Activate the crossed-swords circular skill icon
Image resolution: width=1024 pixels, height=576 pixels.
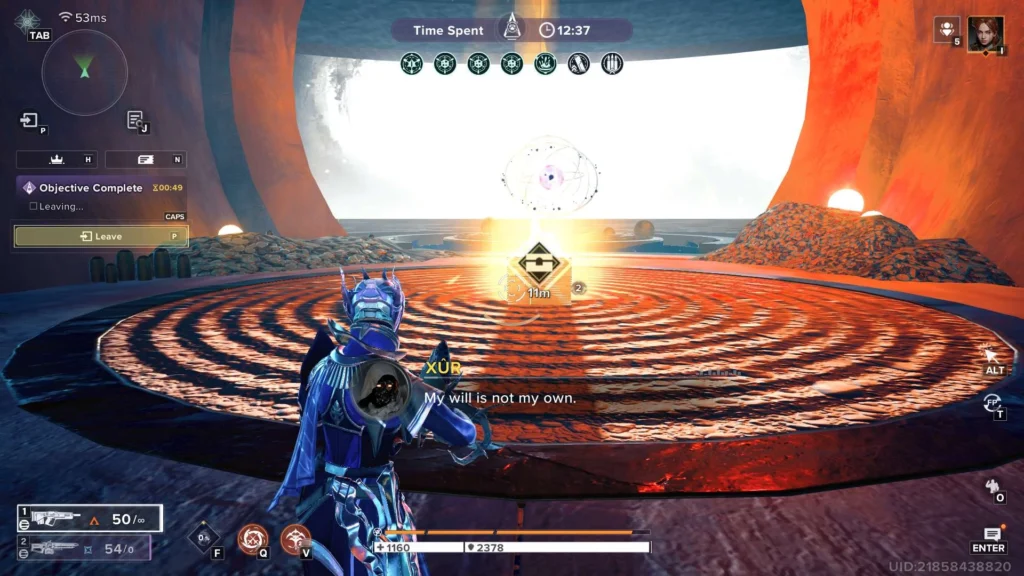tap(251, 538)
